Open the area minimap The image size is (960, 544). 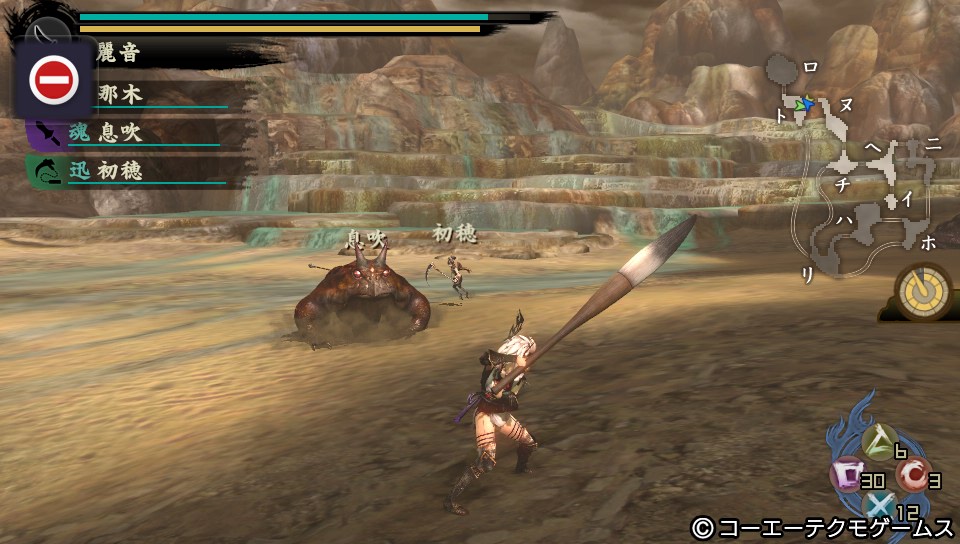857,170
